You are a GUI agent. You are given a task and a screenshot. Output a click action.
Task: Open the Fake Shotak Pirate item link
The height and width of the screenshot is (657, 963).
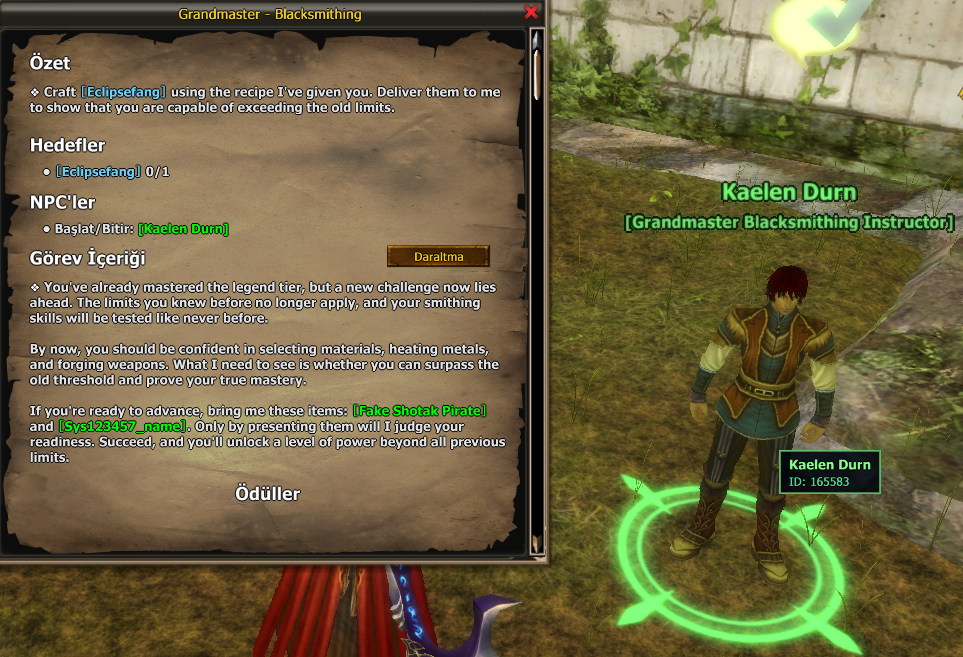(x=419, y=412)
